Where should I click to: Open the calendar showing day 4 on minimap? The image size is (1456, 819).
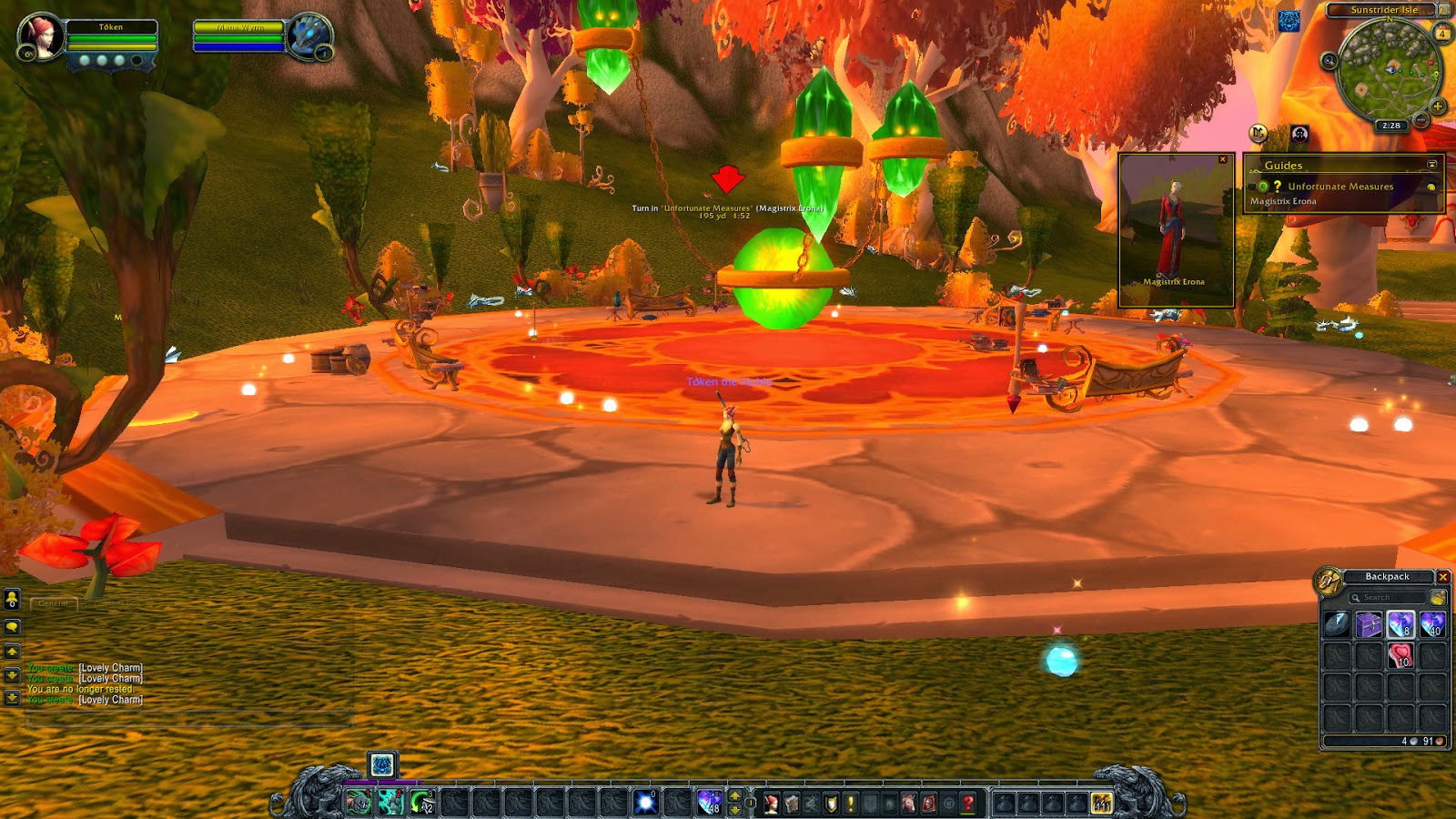click(1442, 31)
